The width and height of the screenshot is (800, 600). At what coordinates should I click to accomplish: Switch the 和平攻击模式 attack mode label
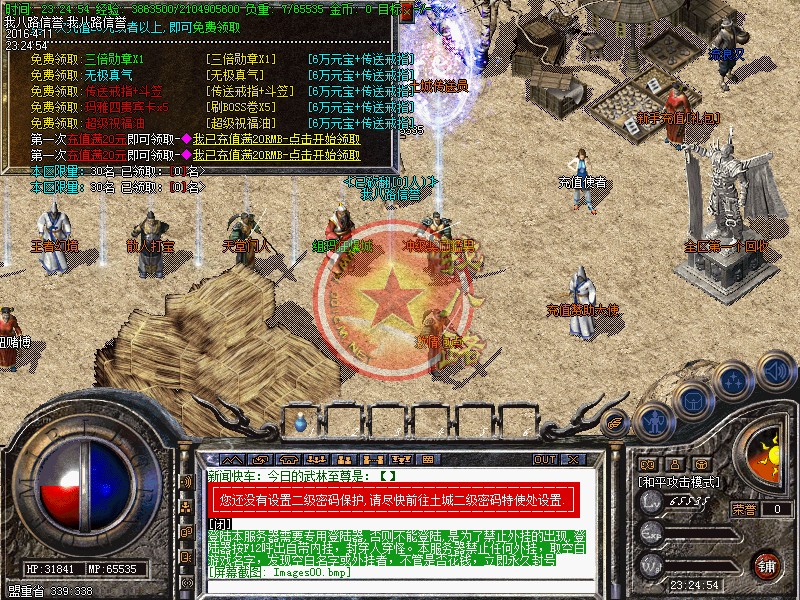(680, 482)
